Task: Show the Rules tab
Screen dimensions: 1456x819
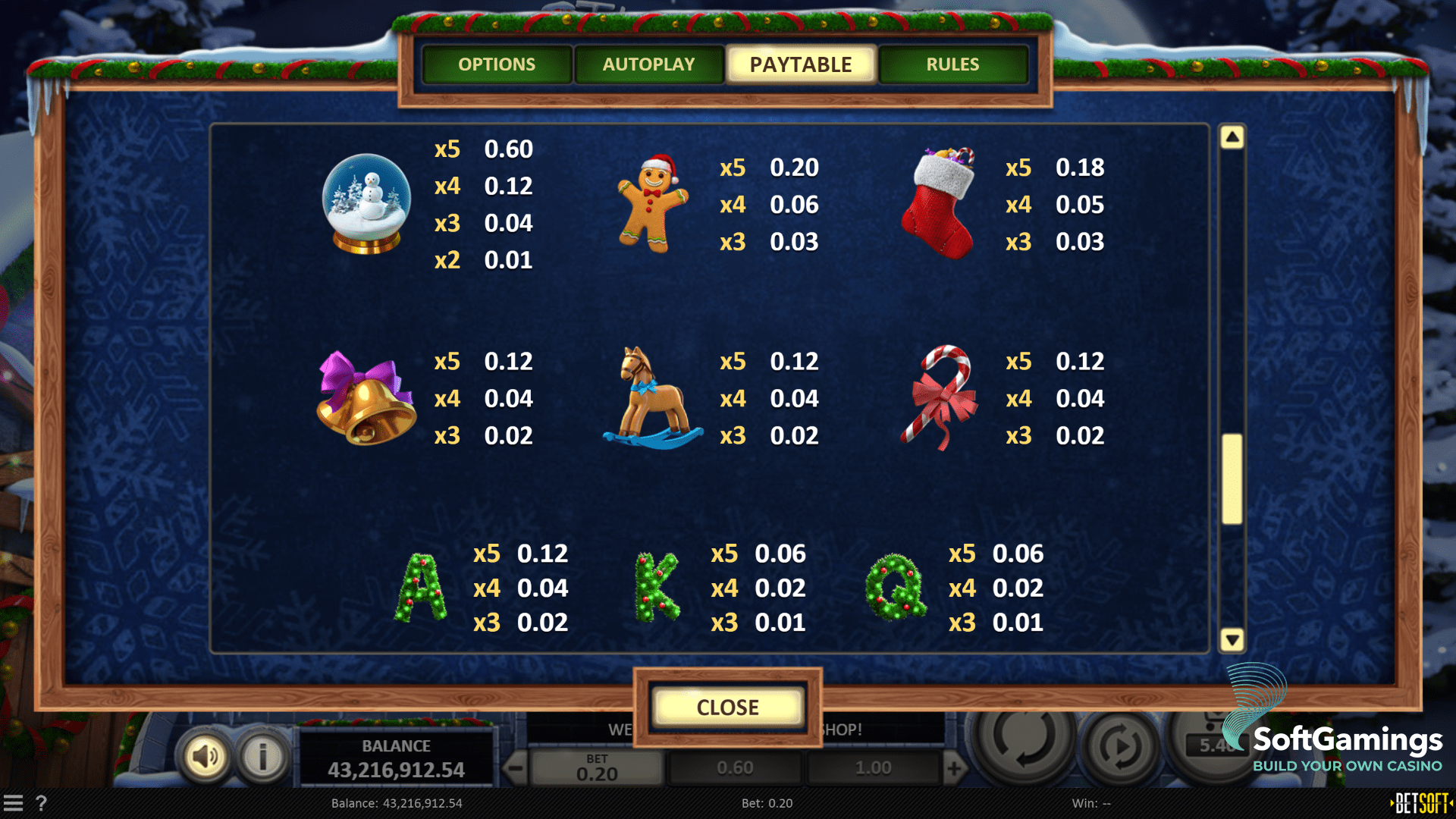Action: point(952,64)
